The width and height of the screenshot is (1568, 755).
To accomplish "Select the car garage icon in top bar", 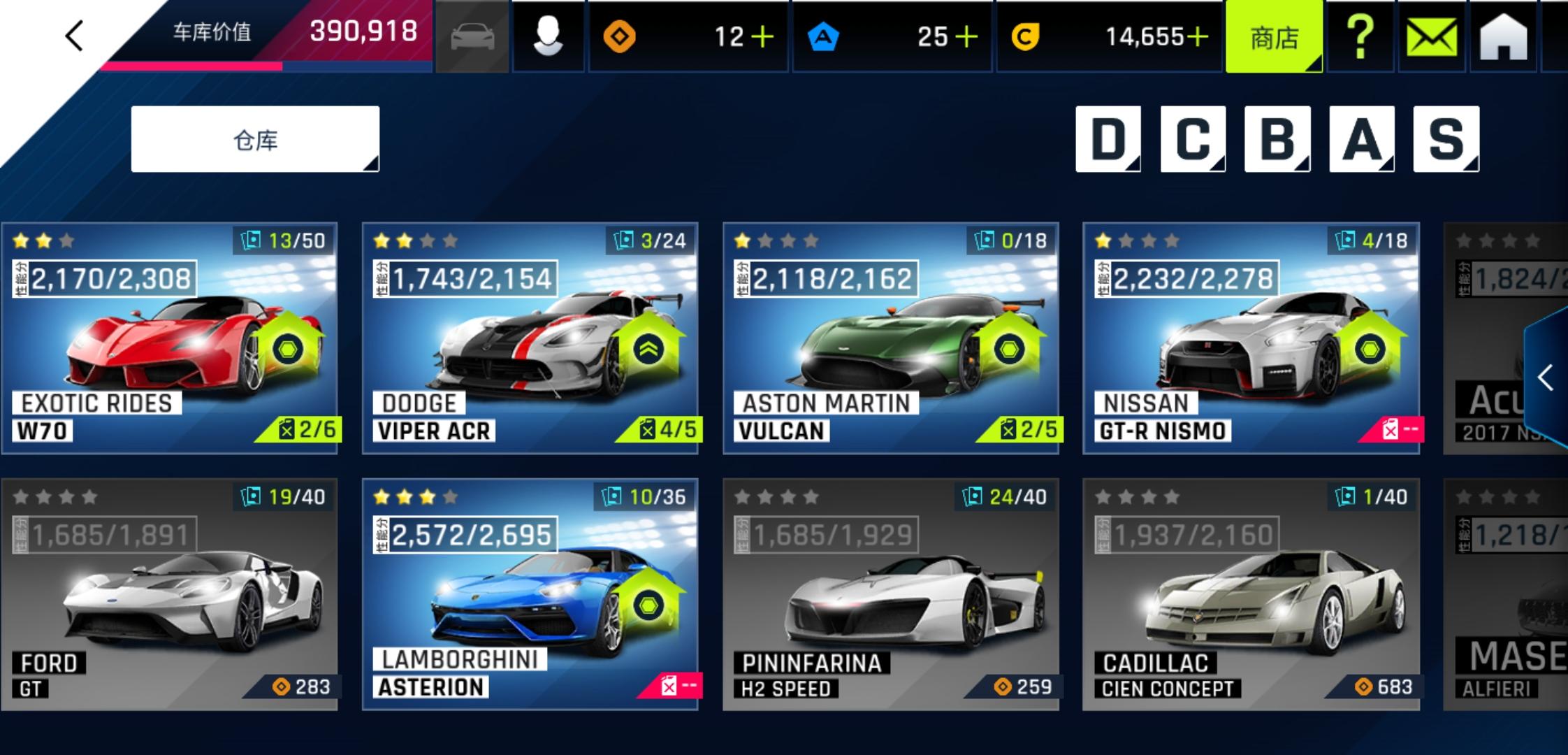I will pos(472,37).
